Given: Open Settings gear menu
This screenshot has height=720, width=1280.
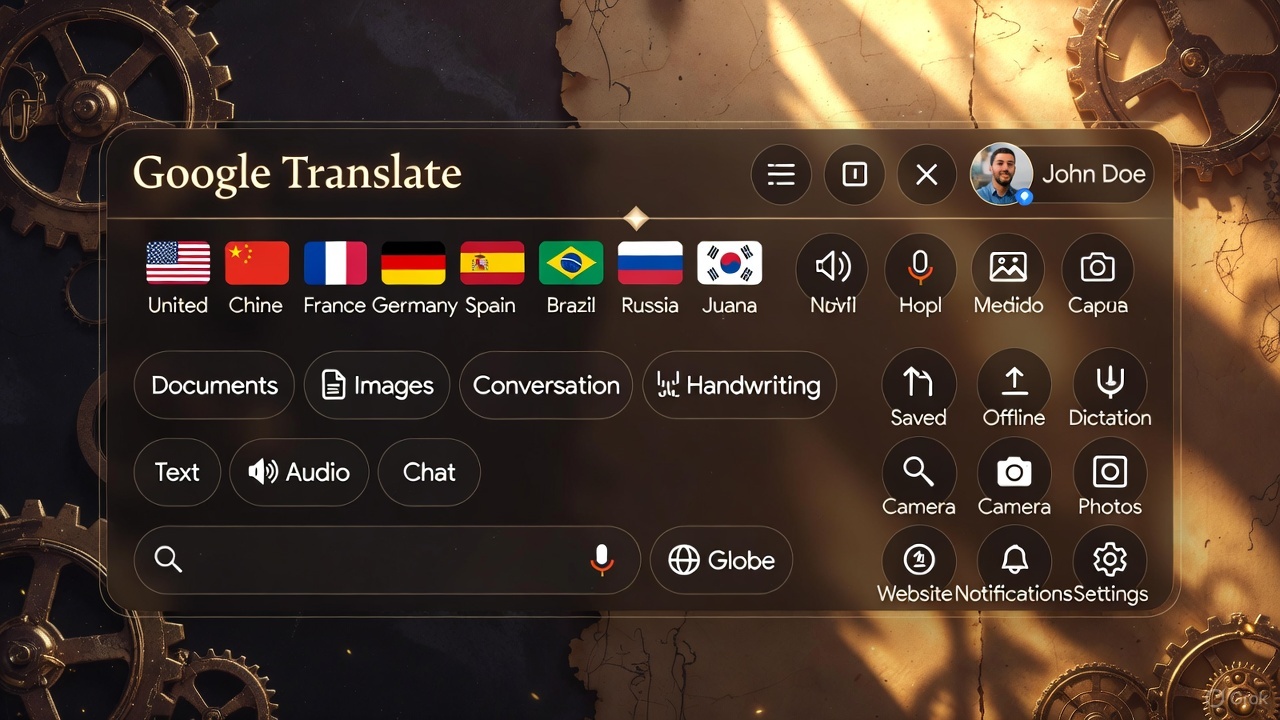Looking at the screenshot, I should tap(1110, 557).
